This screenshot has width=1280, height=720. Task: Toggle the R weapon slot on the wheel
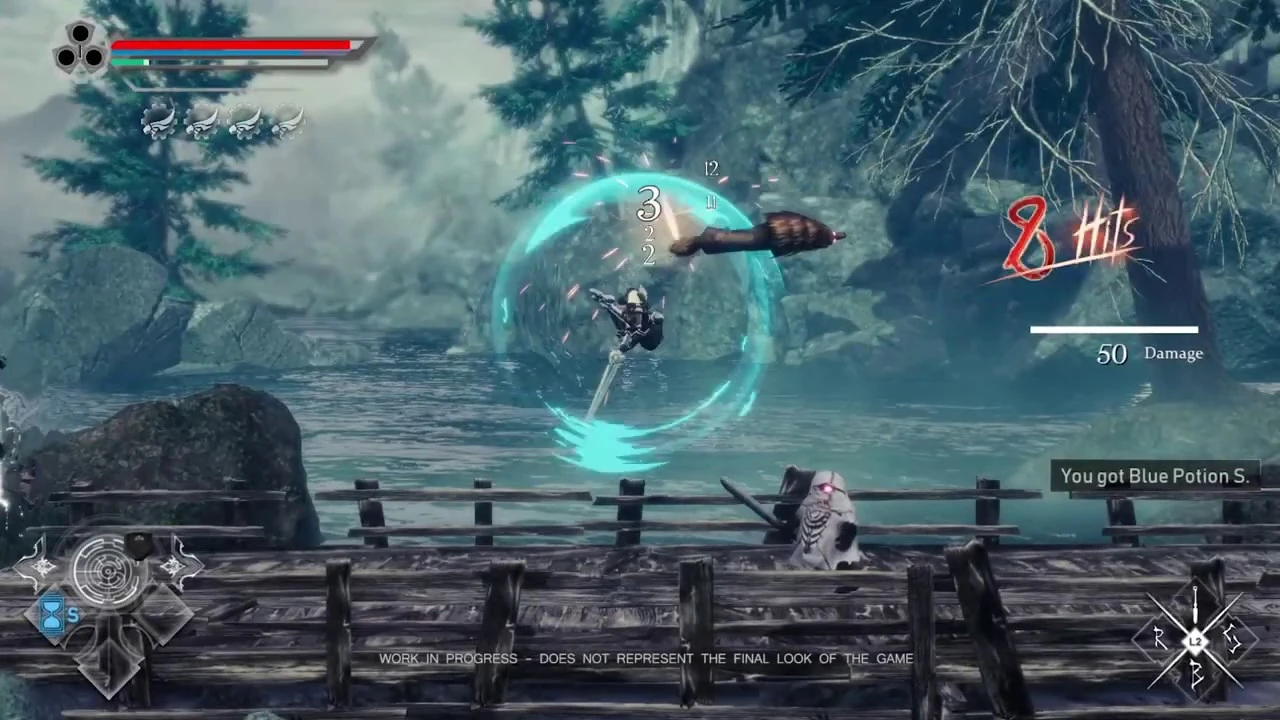[x=1161, y=637]
